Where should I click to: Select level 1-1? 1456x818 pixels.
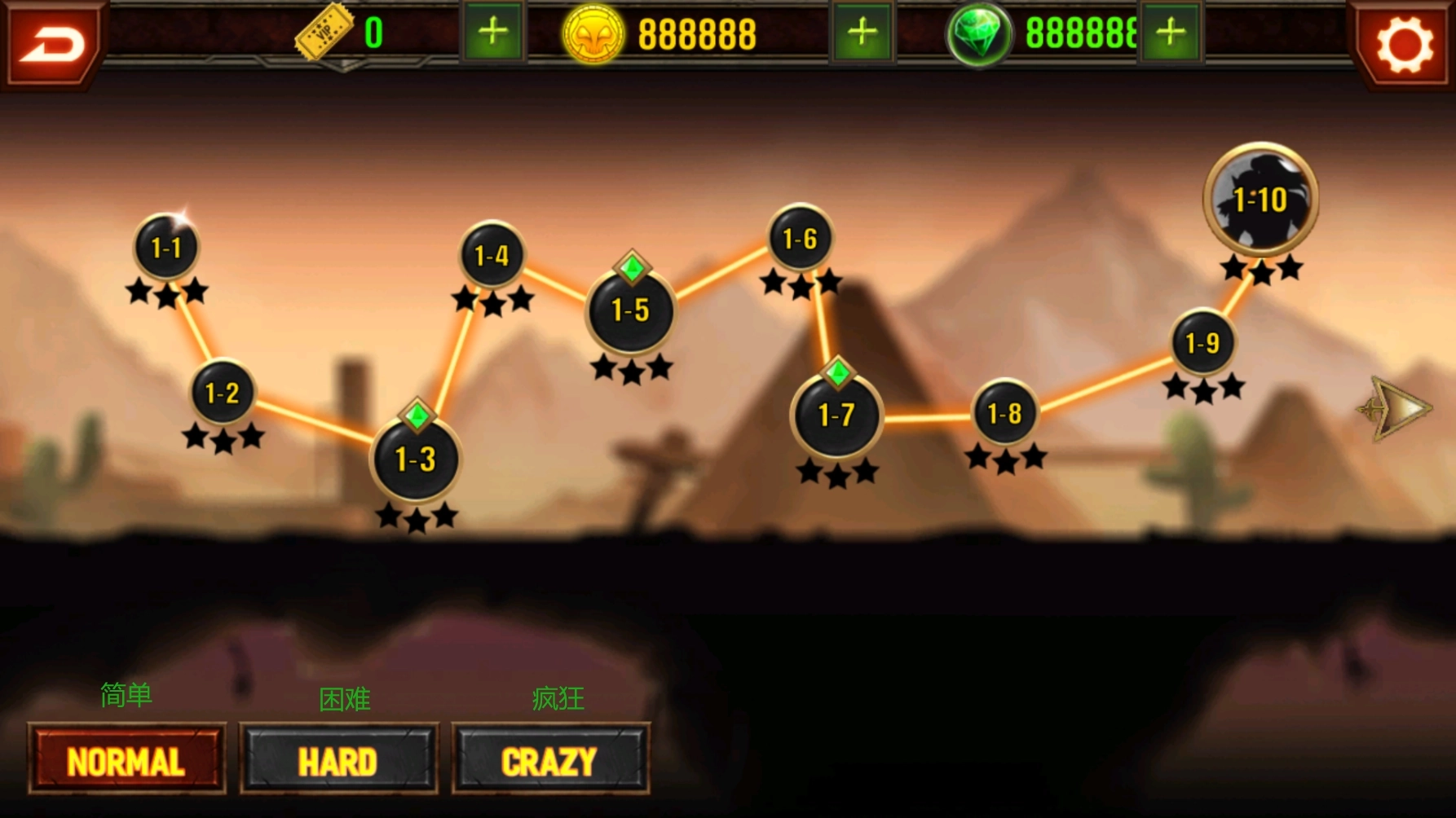coord(166,247)
